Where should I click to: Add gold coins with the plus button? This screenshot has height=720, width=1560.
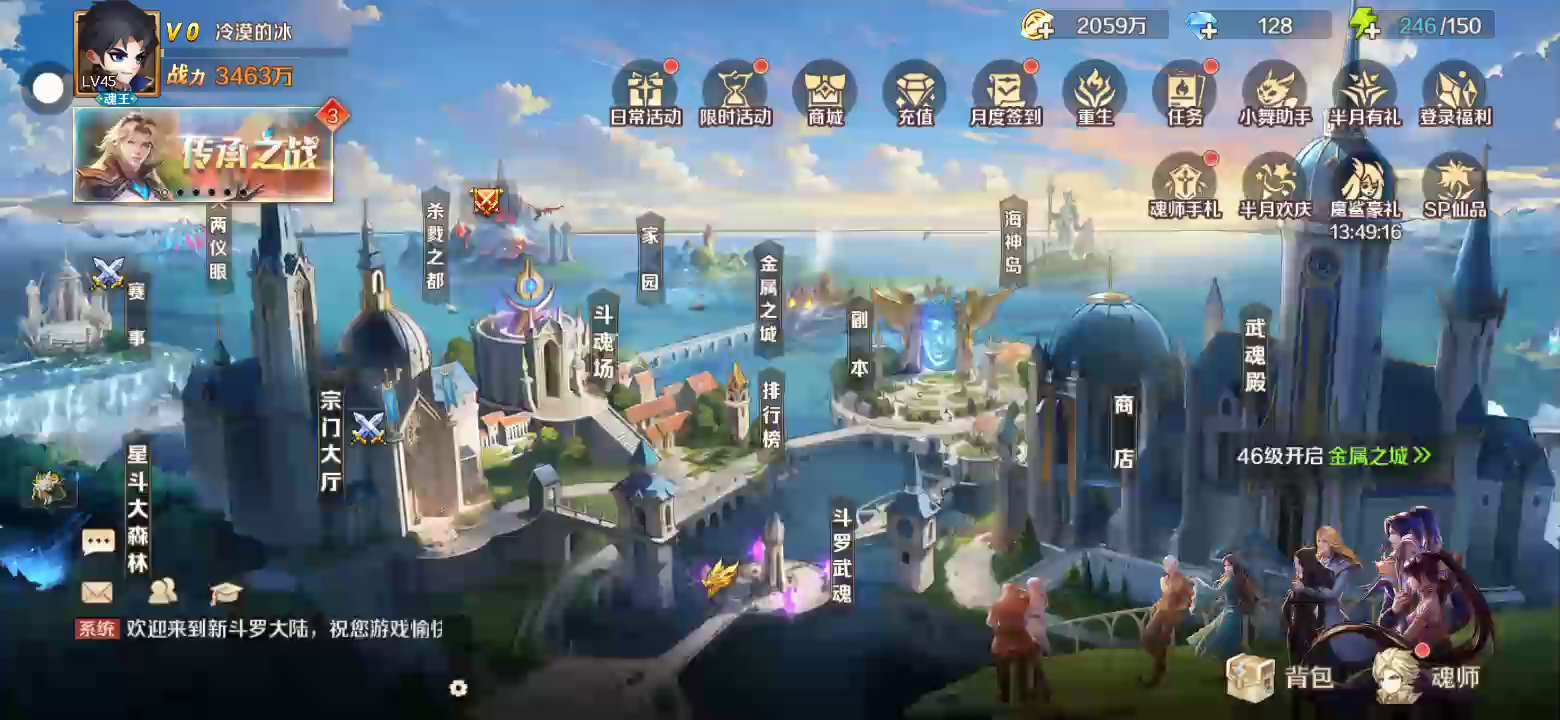pos(1038,26)
